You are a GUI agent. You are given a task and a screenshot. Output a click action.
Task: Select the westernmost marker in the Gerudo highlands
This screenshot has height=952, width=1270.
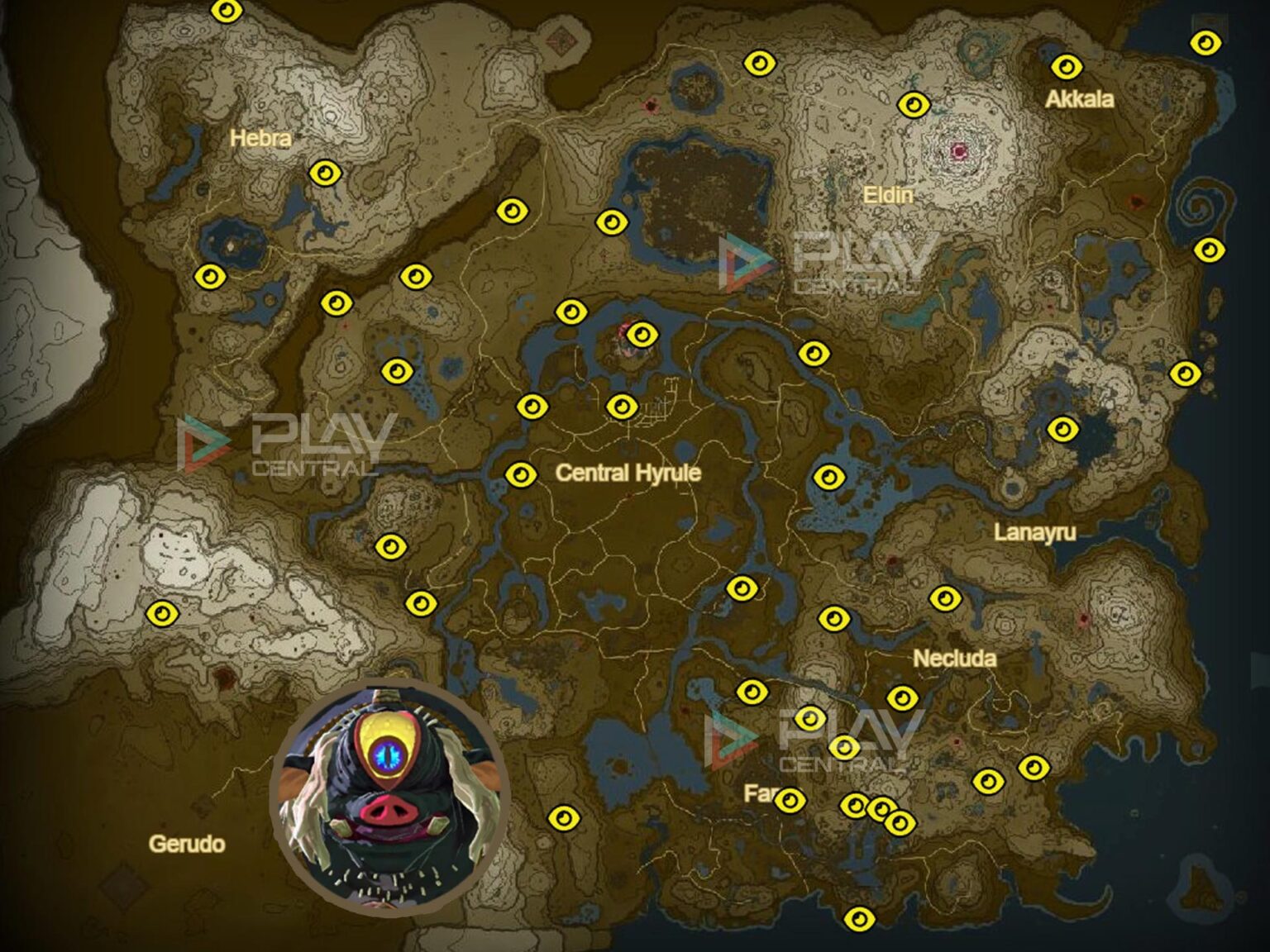[x=160, y=614]
